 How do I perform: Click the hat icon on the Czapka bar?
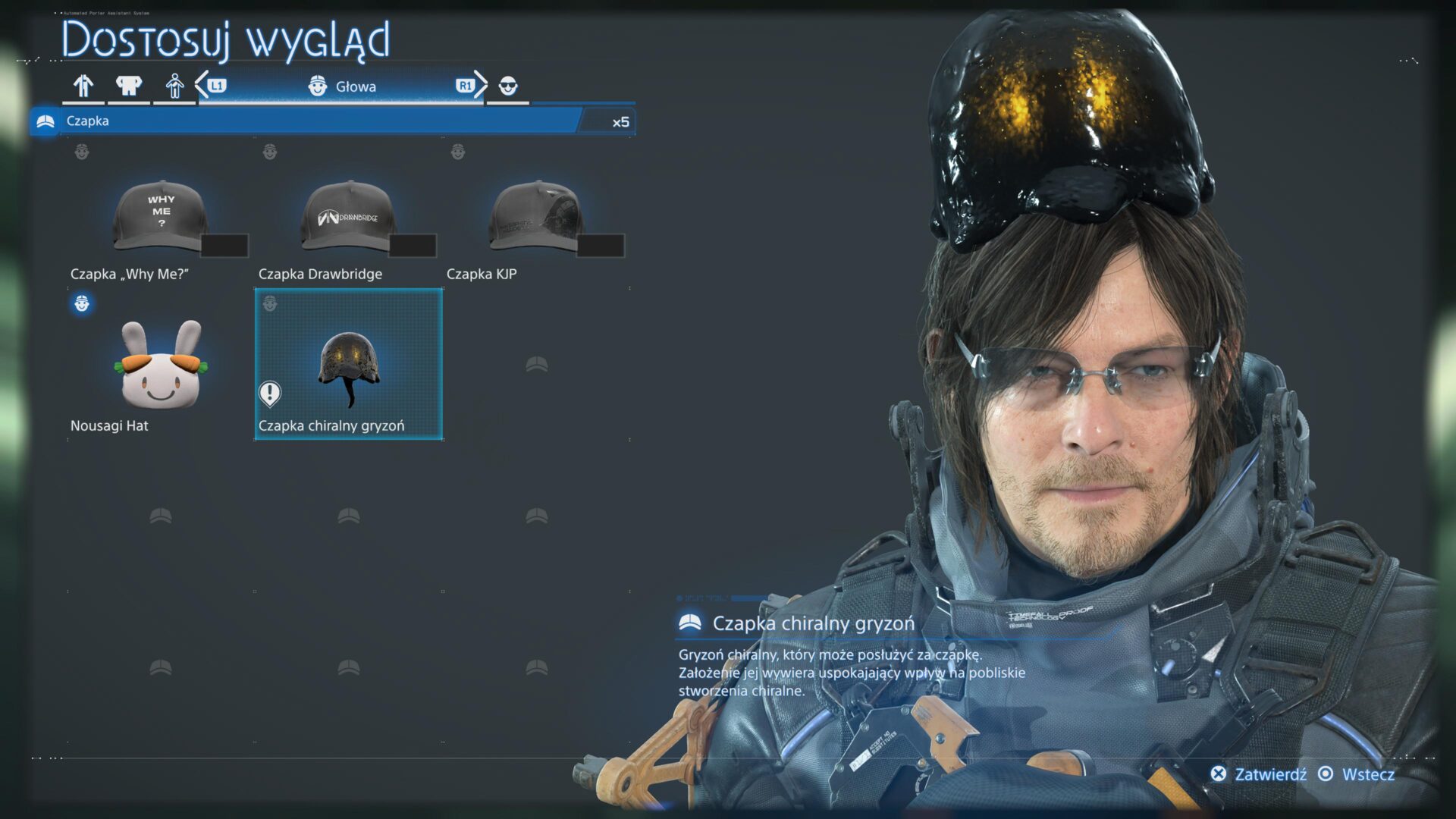(x=45, y=120)
